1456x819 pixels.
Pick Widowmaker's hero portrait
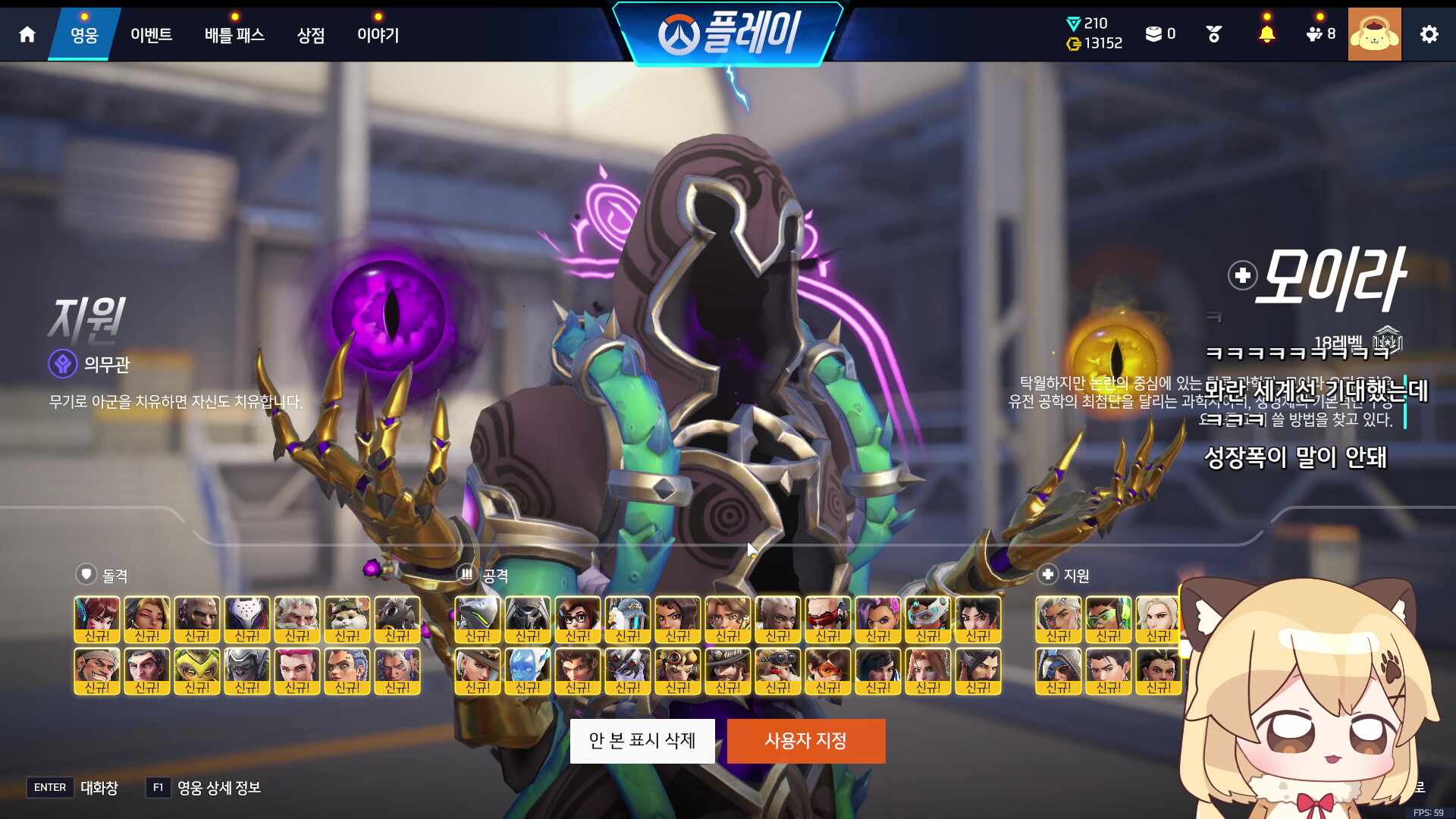[x=628, y=670]
